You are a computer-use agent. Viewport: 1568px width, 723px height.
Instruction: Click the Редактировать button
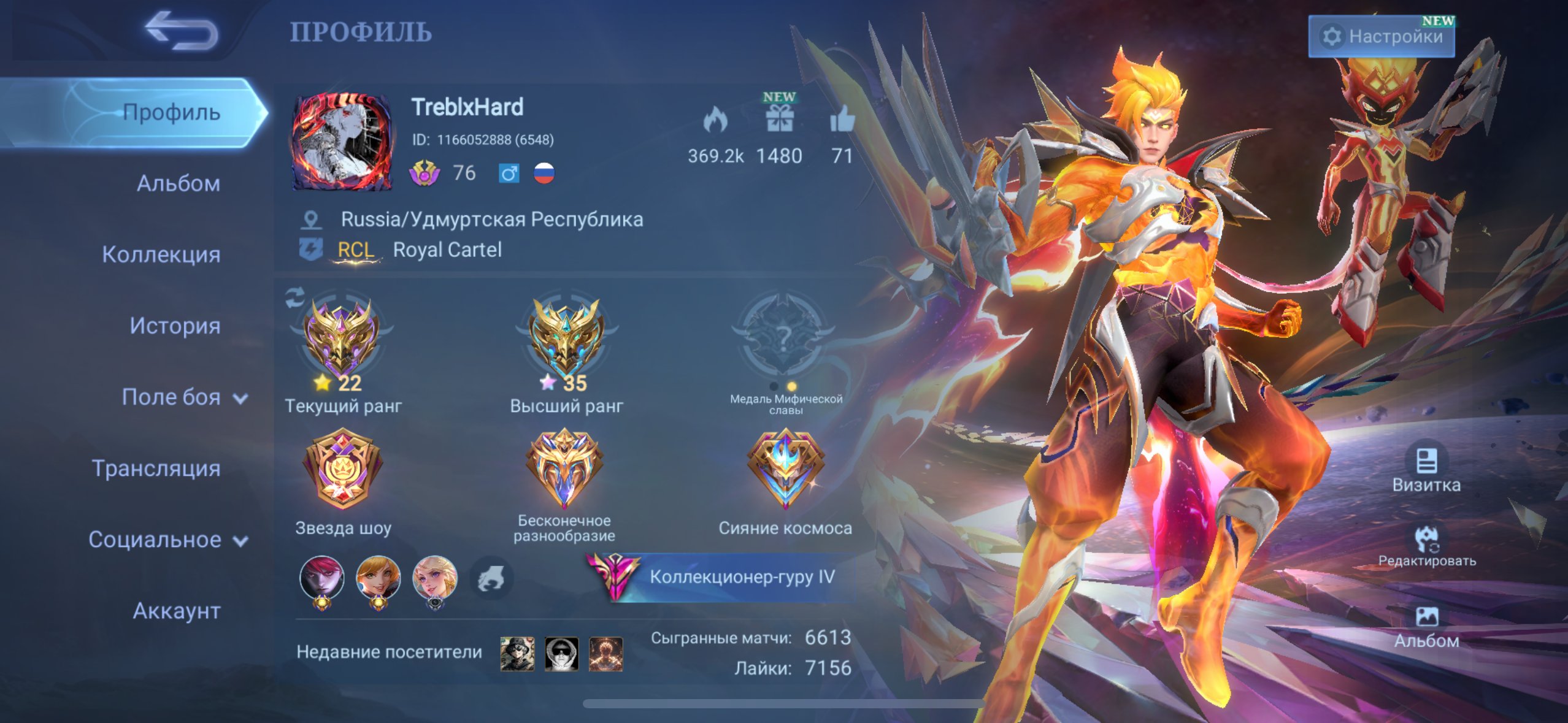coord(1427,546)
